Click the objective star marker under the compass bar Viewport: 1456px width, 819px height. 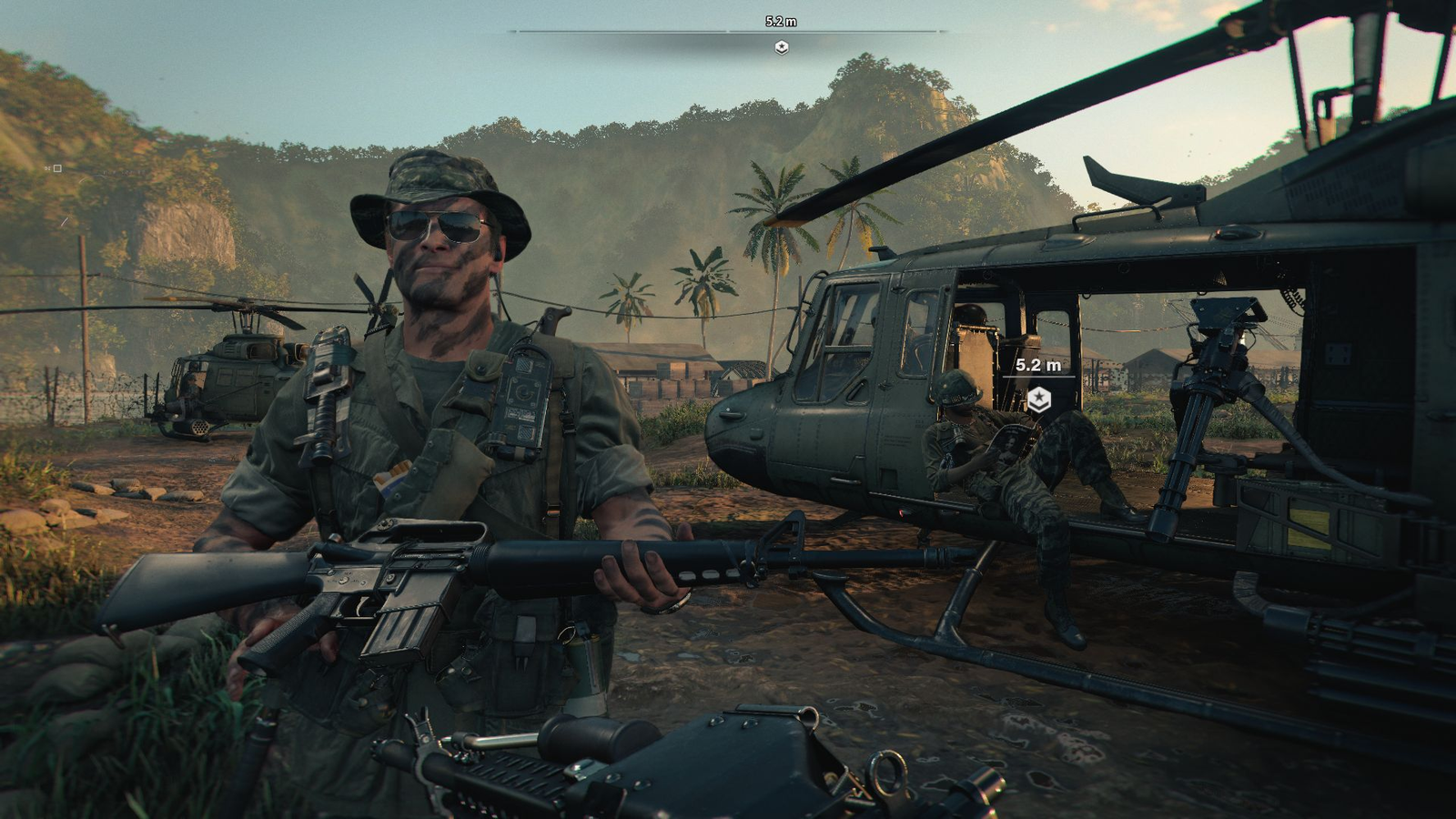(781, 47)
